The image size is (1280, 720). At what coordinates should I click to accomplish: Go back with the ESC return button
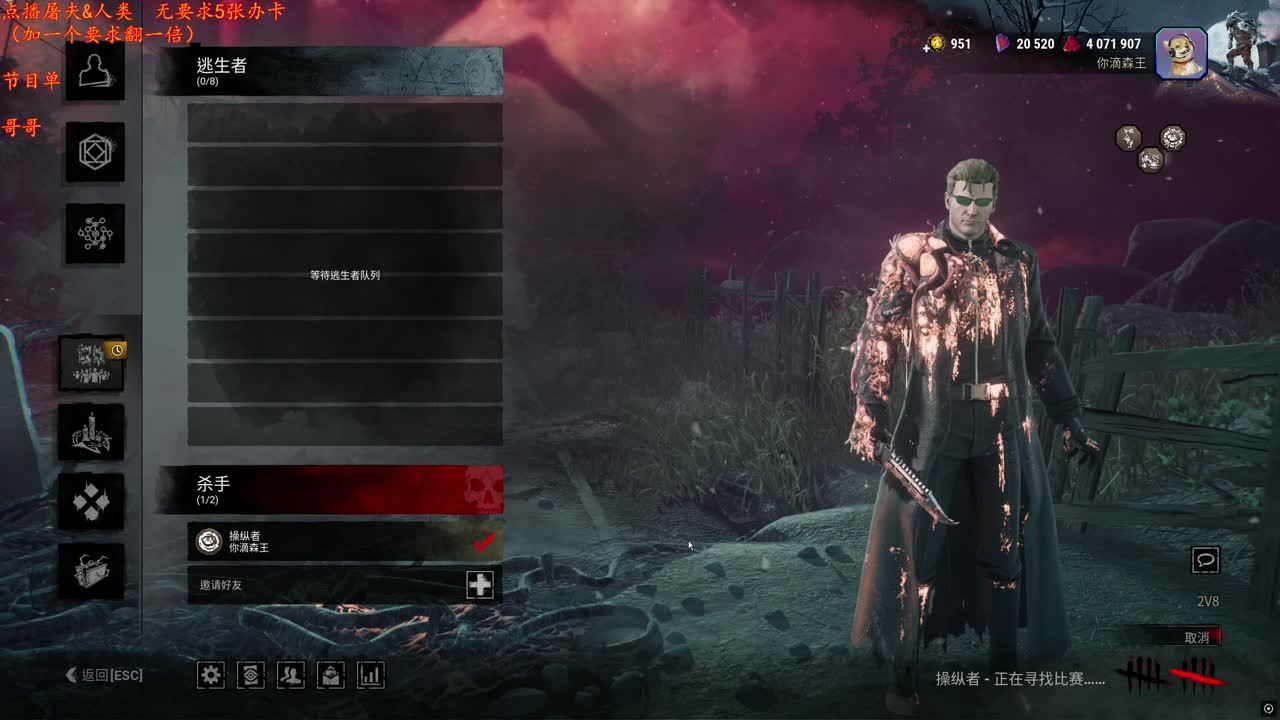pyautogui.click(x=105, y=676)
